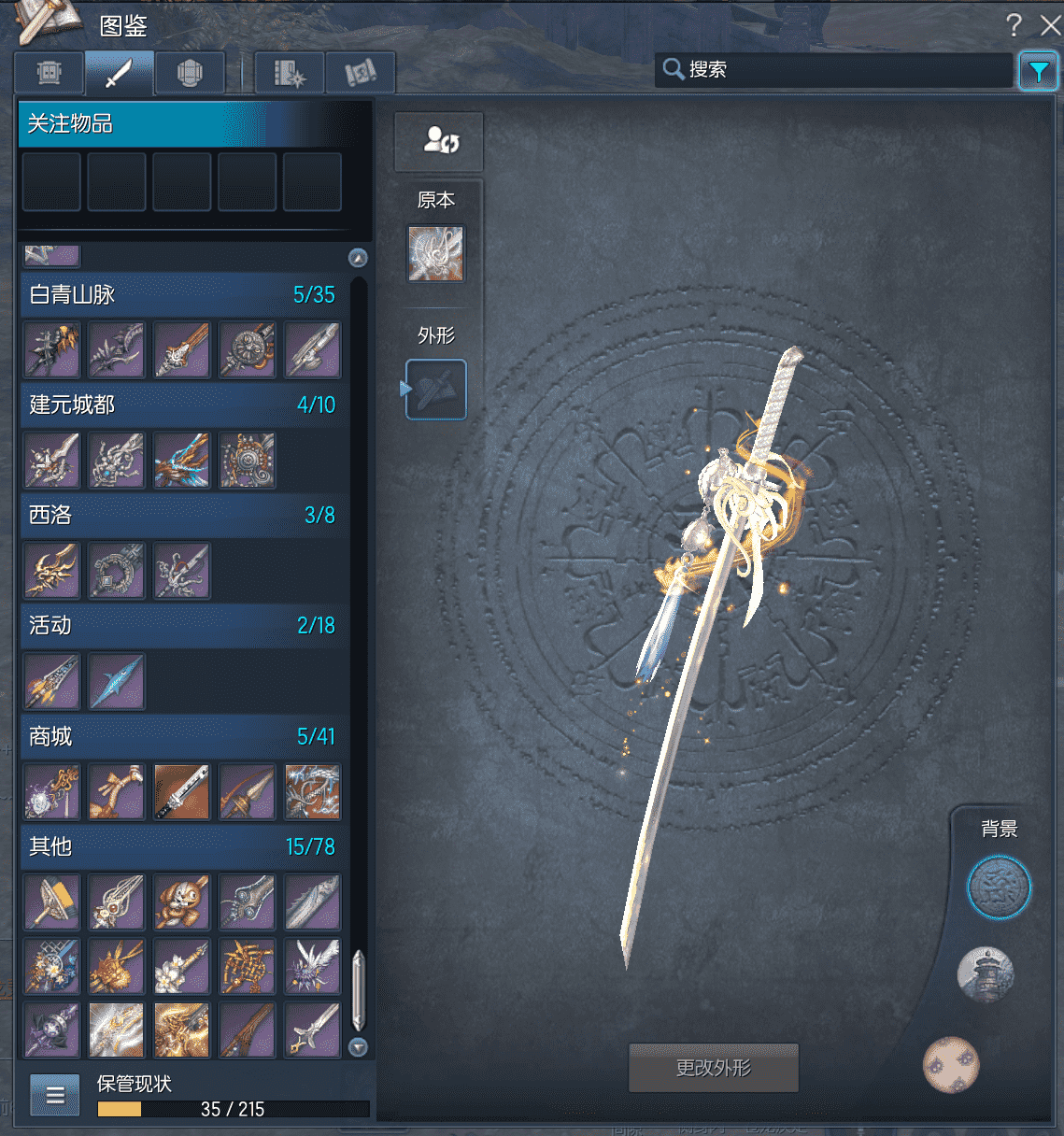This screenshot has width=1064, height=1136.
Task: Select the 西洛 category header
Action: tap(182, 516)
